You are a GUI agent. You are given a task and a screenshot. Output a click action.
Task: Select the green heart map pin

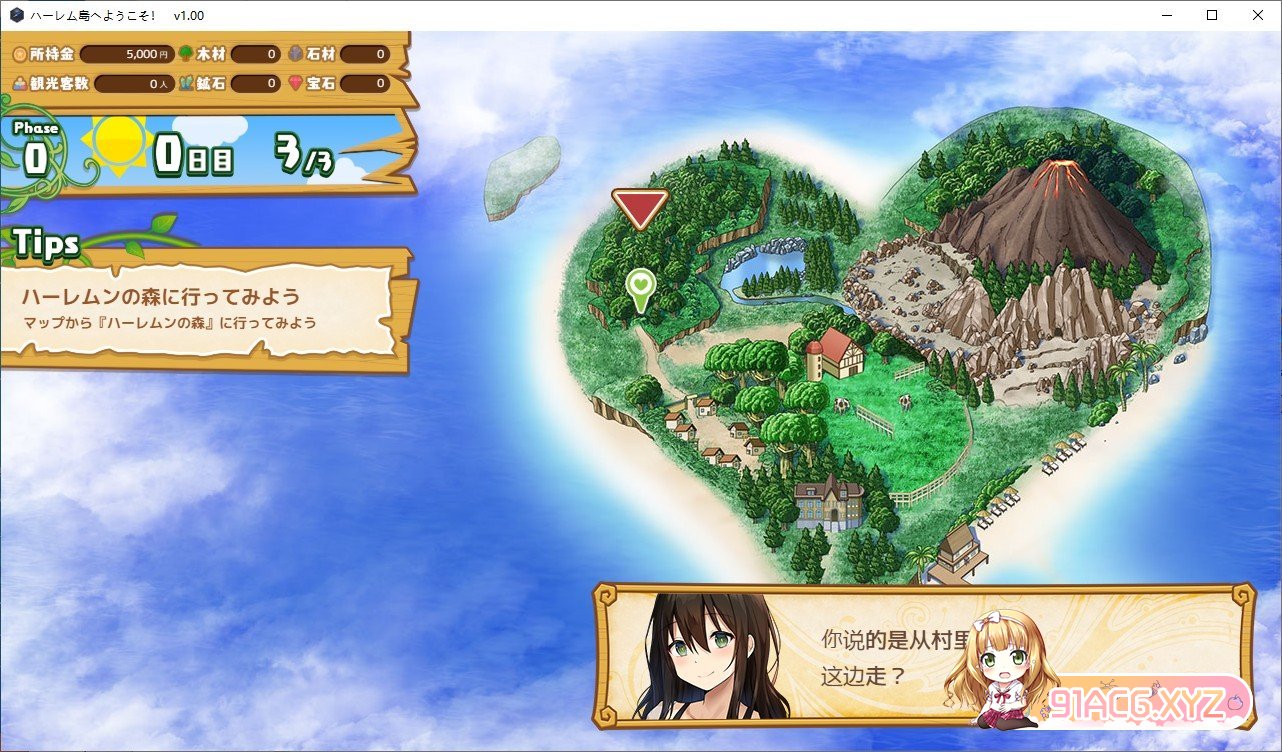(640, 287)
